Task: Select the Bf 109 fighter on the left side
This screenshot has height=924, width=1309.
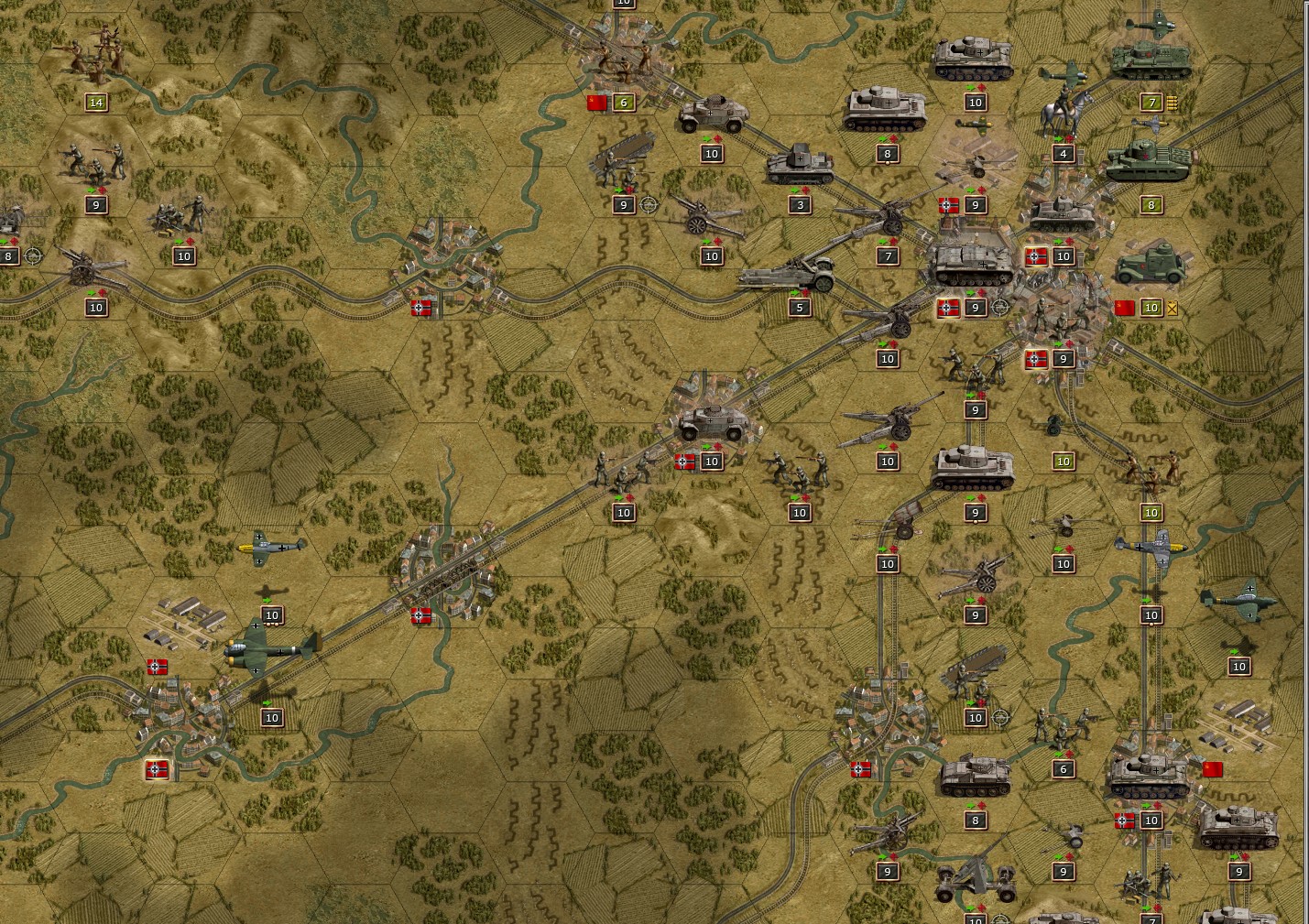Action: point(270,549)
